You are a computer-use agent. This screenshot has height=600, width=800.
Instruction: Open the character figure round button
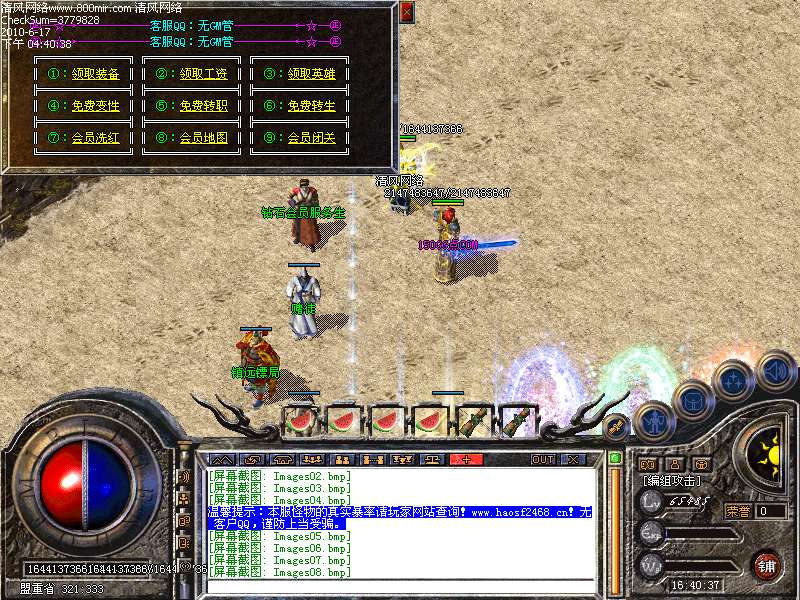655,420
